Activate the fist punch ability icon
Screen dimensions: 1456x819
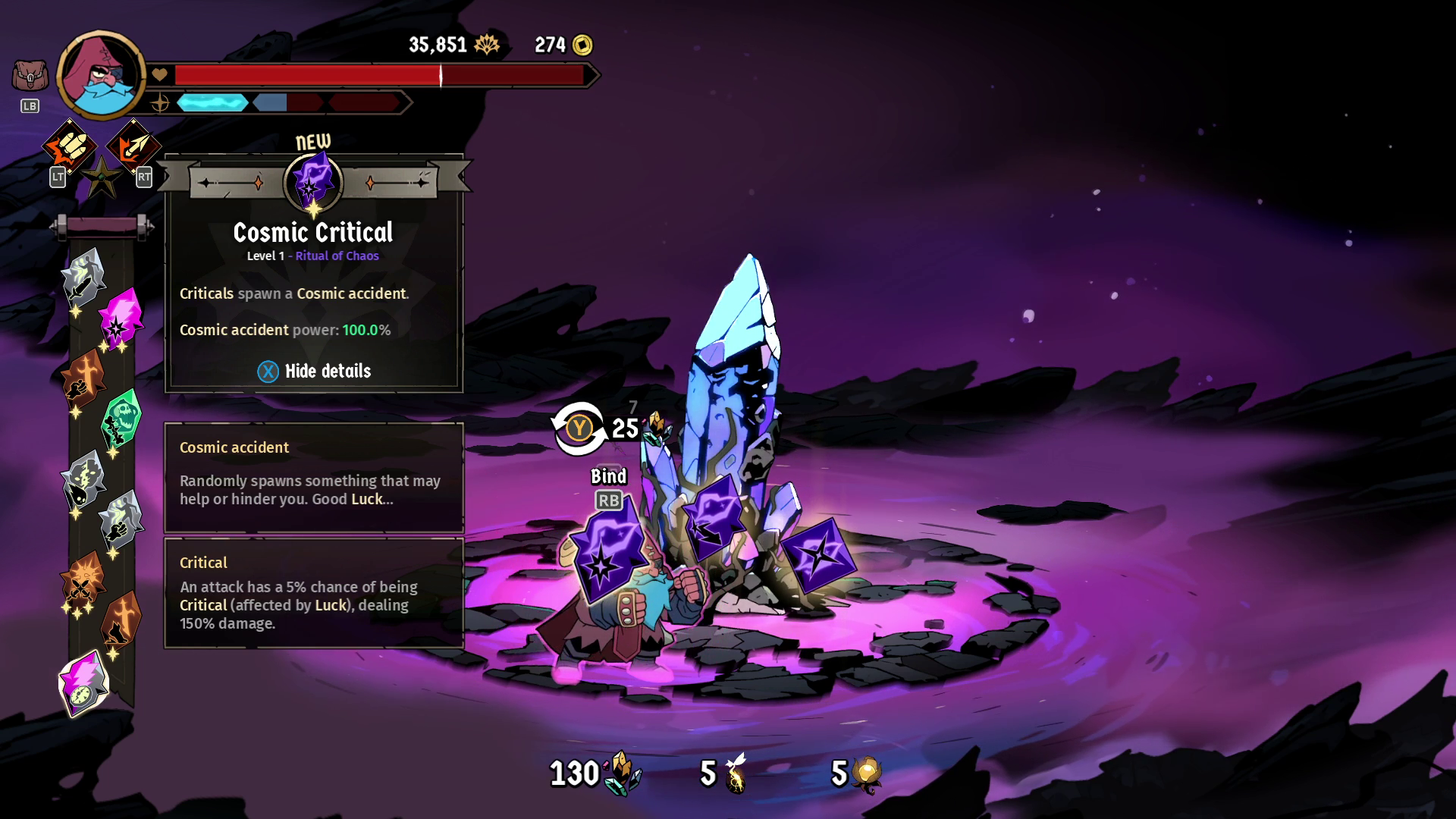[69, 146]
